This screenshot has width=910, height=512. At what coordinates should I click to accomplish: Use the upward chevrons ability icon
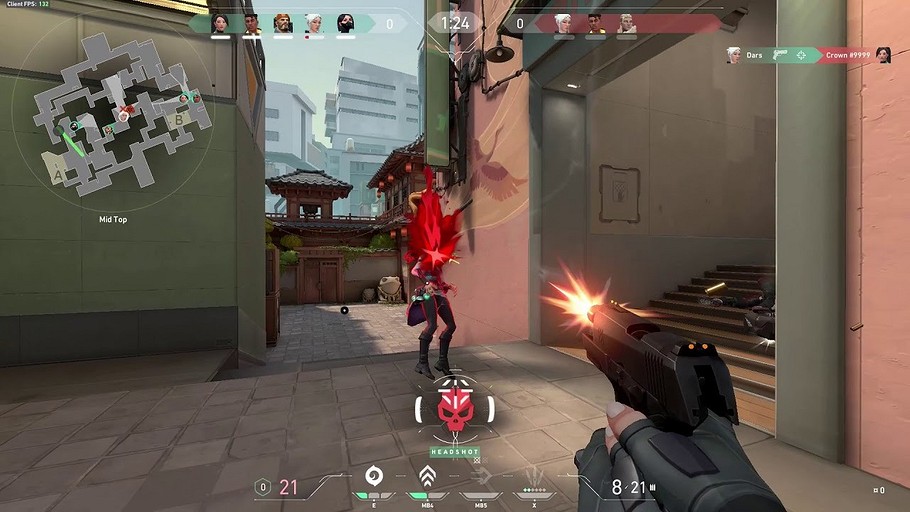click(x=427, y=476)
